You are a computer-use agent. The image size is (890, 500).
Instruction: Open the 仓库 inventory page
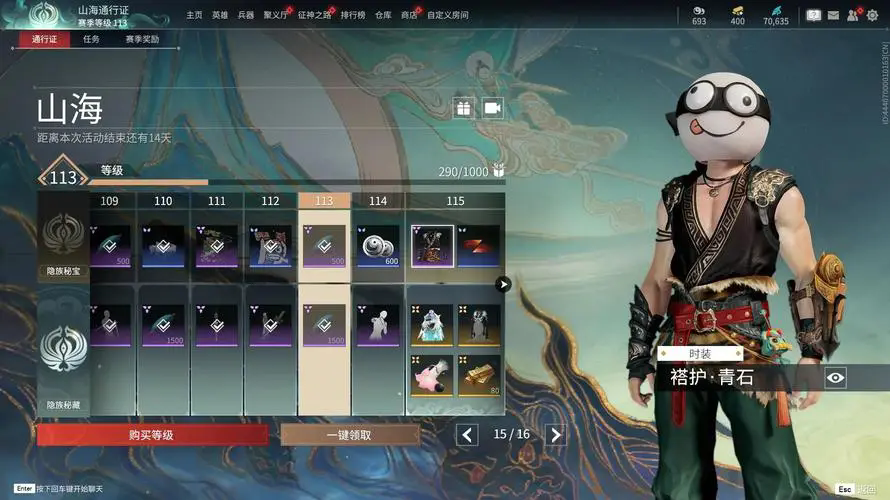pyautogui.click(x=383, y=15)
